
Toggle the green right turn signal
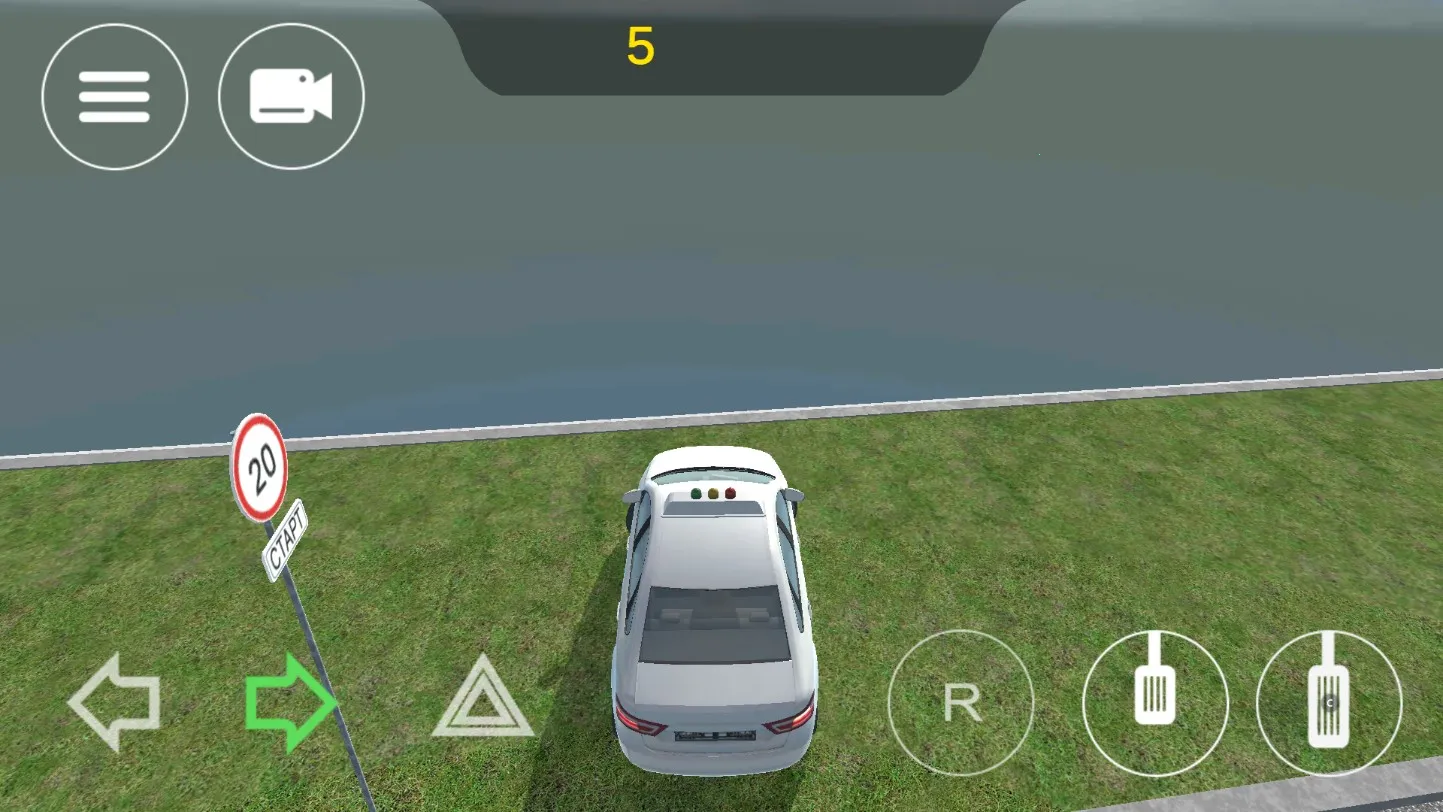(290, 702)
